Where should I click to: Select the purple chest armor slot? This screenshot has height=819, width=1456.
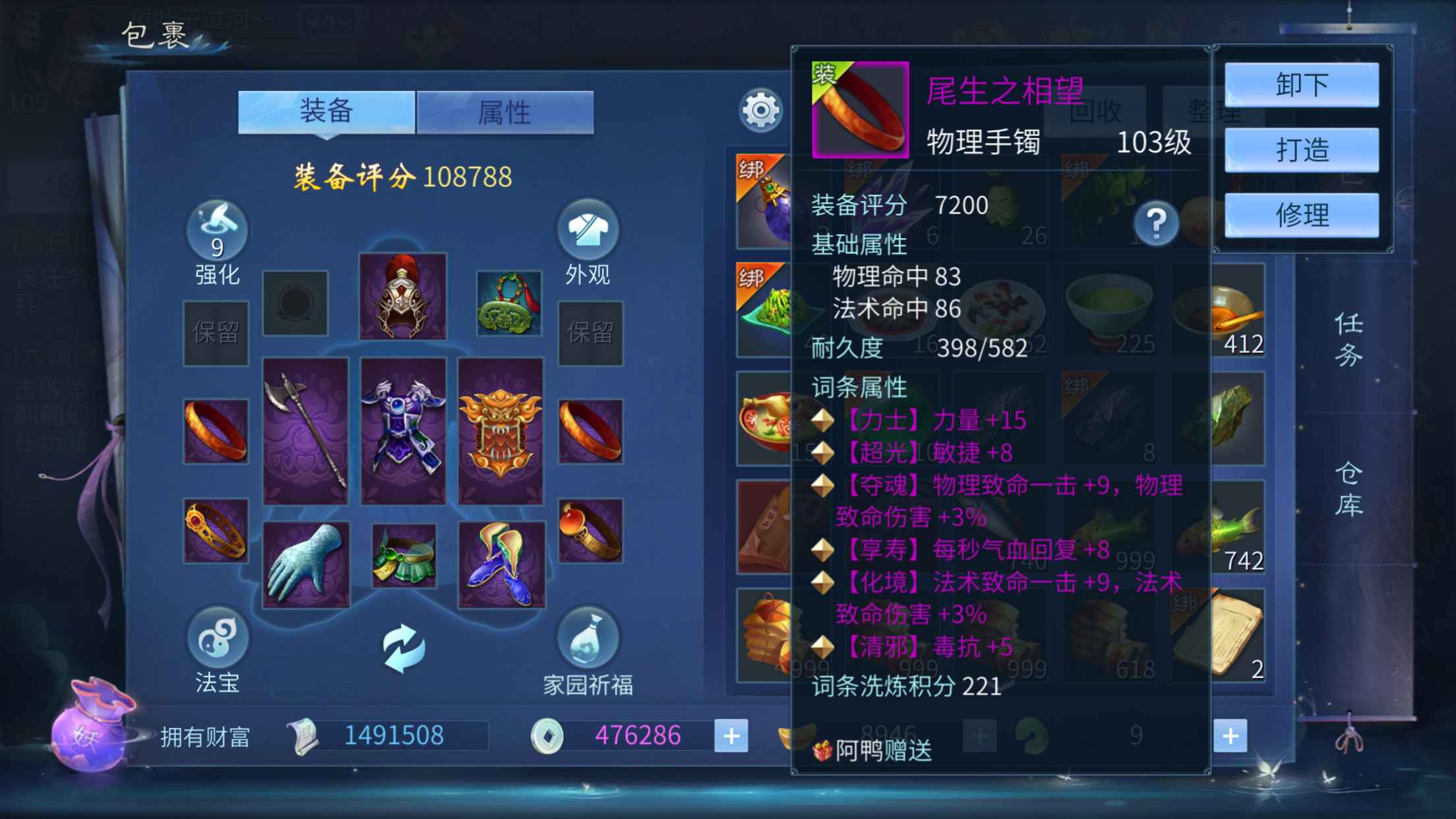click(403, 431)
